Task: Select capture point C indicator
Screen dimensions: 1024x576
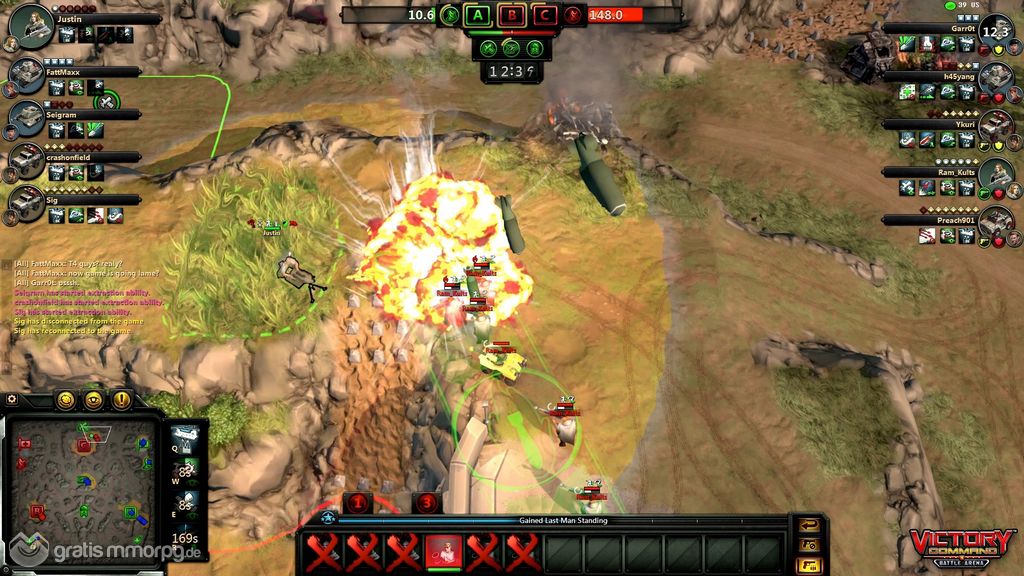Action: pos(545,15)
